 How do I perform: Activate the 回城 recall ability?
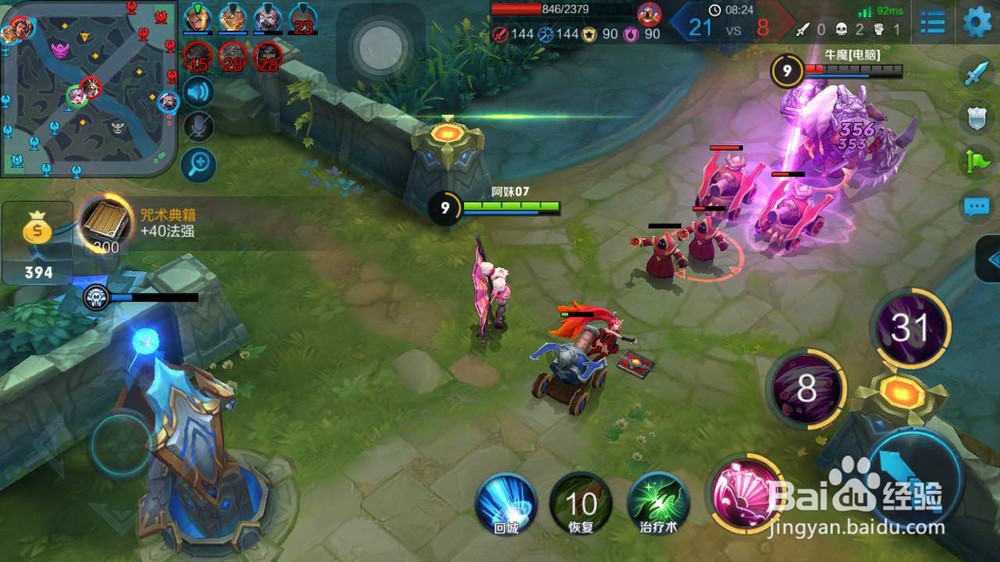click(x=506, y=503)
